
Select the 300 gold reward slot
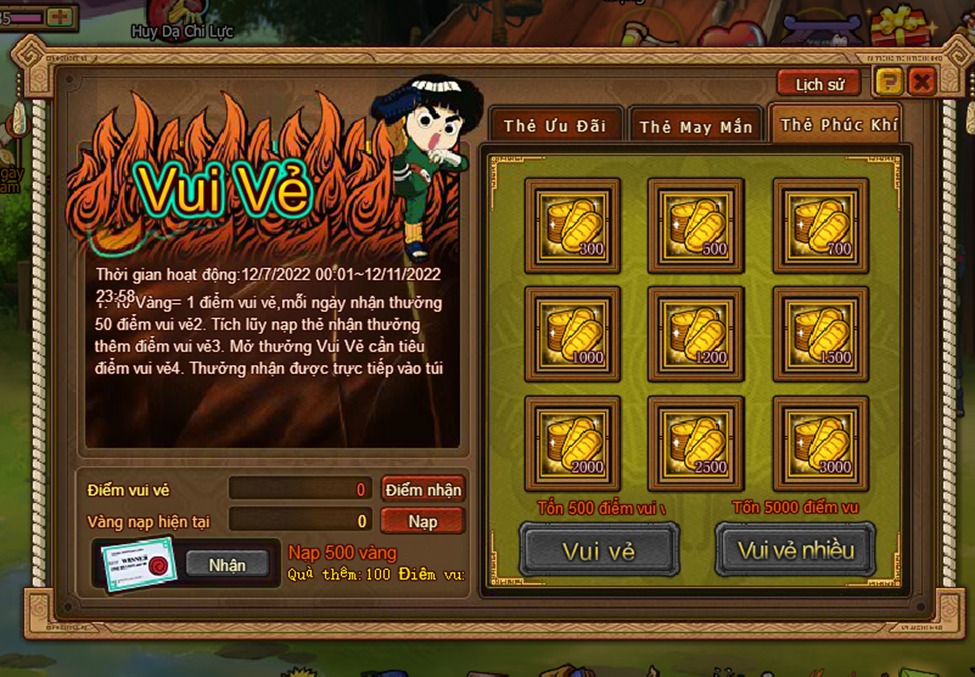[x=572, y=225]
